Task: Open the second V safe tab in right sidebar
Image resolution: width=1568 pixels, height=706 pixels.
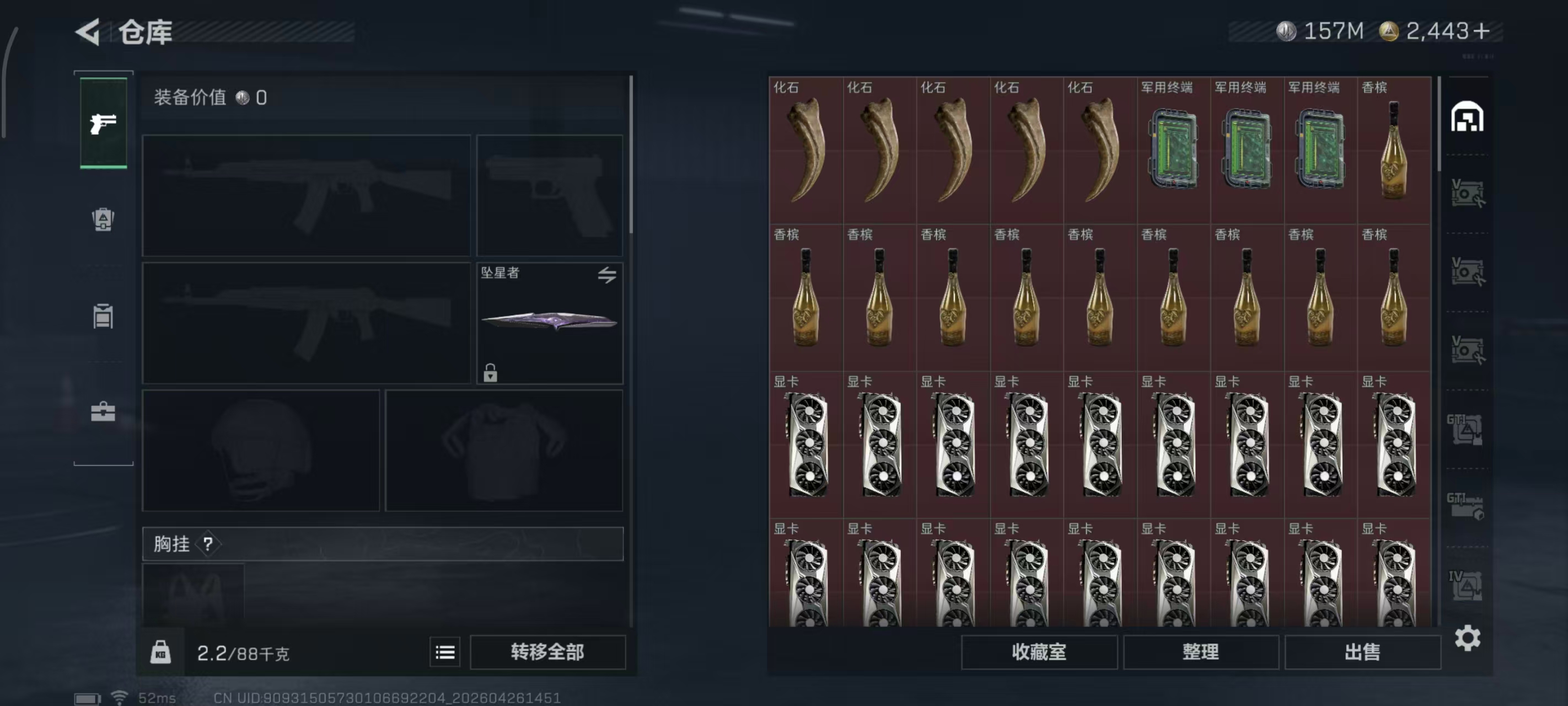Action: [x=1468, y=271]
